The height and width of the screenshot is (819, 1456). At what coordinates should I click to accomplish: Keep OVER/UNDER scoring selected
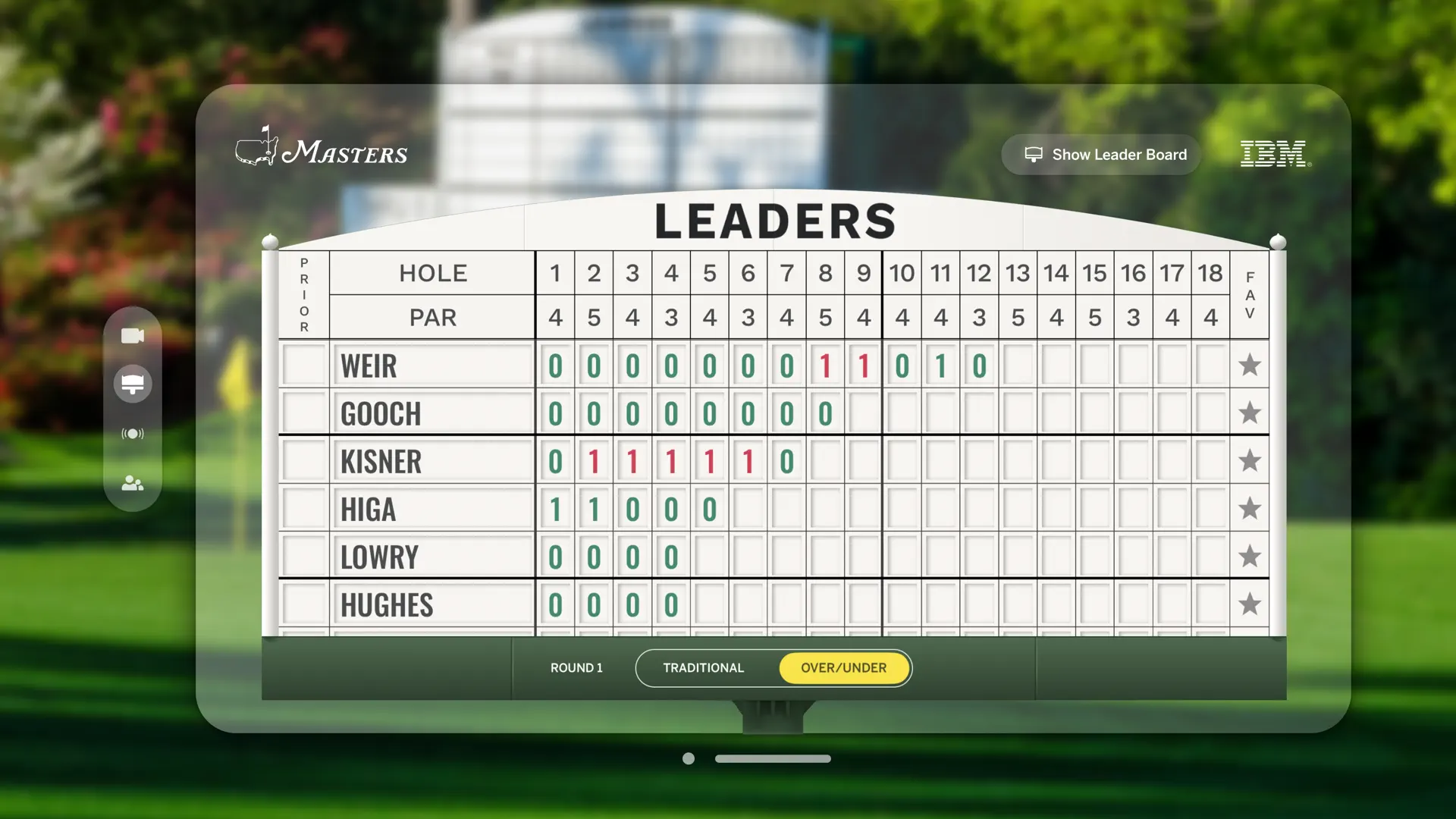click(844, 668)
